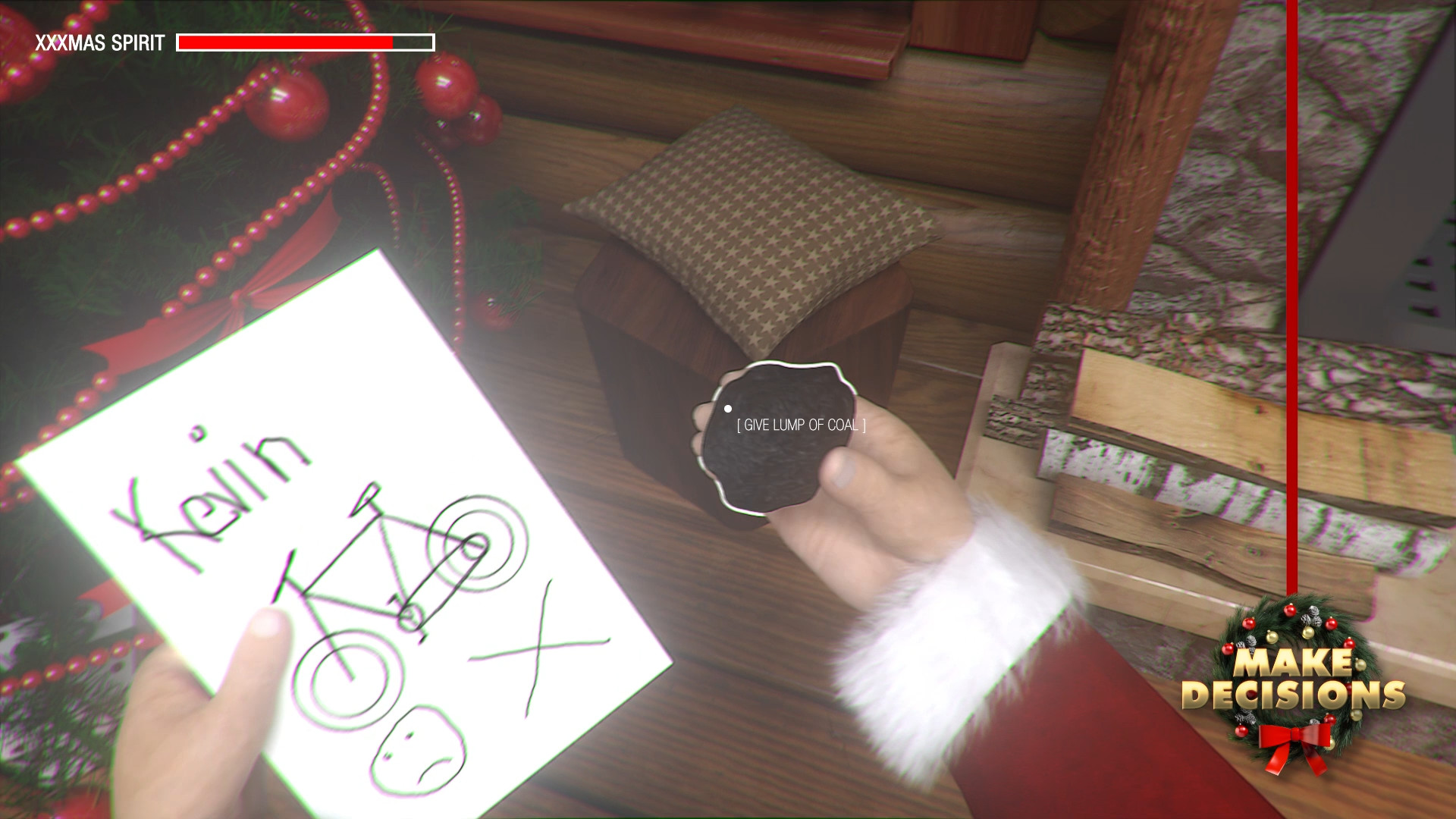Click the lump of coal
This screenshot has width=1456, height=819.
point(781,436)
